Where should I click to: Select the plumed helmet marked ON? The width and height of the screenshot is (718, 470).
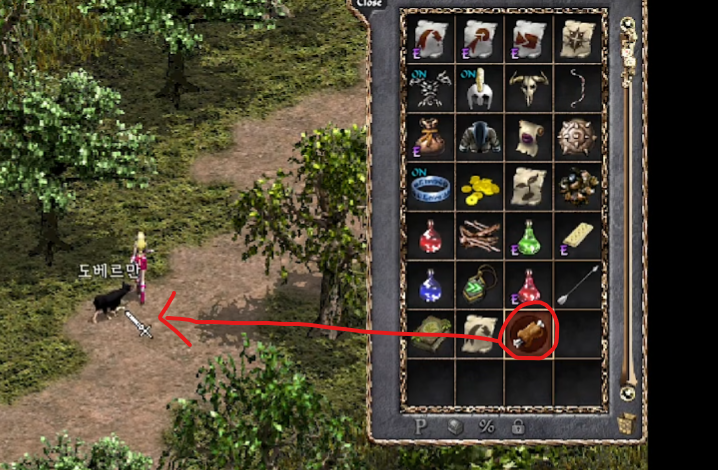(480, 87)
